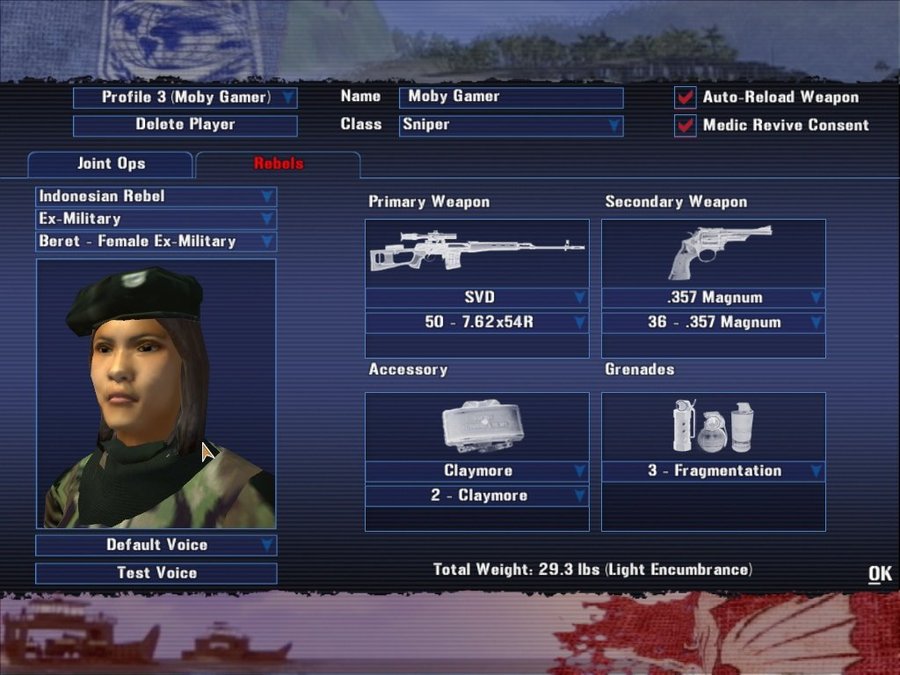
Task: Change the .357 Magnum secondary weapon dropdown
Action: pos(713,298)
